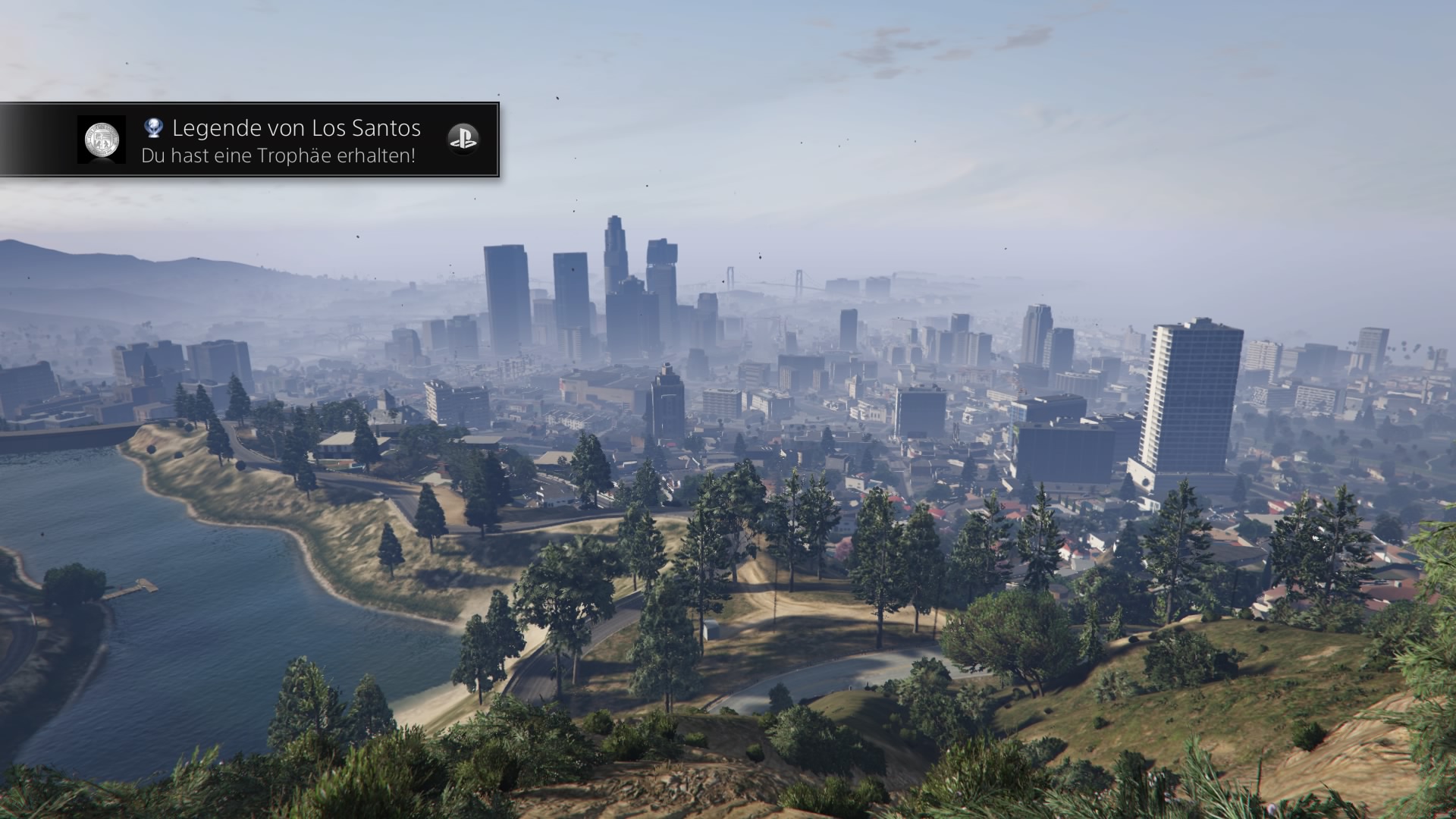1456x819 pixels.
Task: Click the silver trophy thumbnail image
Action: 102,140
